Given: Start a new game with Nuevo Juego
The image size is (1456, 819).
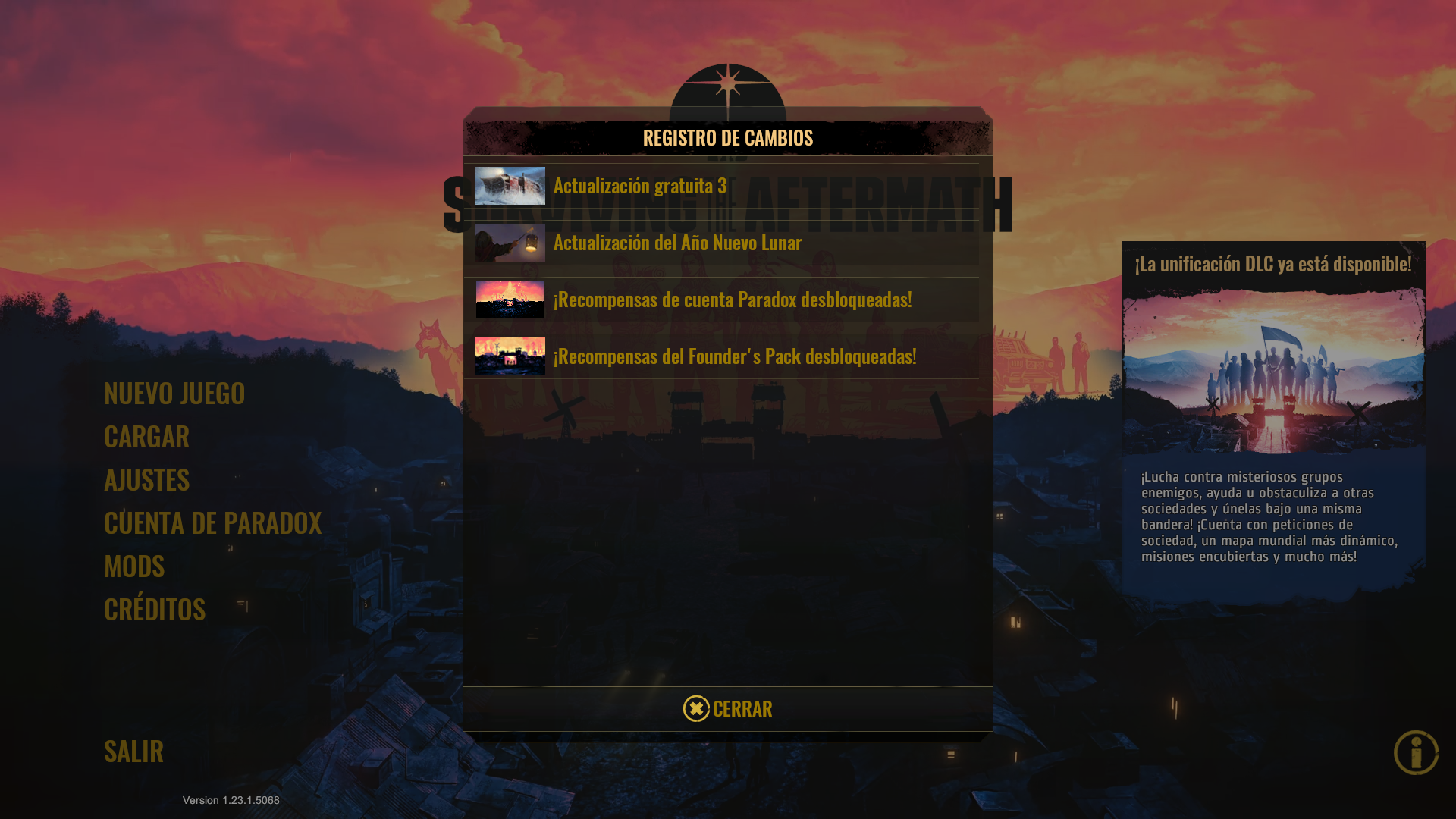Looking at the screenshot, I should pyautogui.click(x=174, y=394).
